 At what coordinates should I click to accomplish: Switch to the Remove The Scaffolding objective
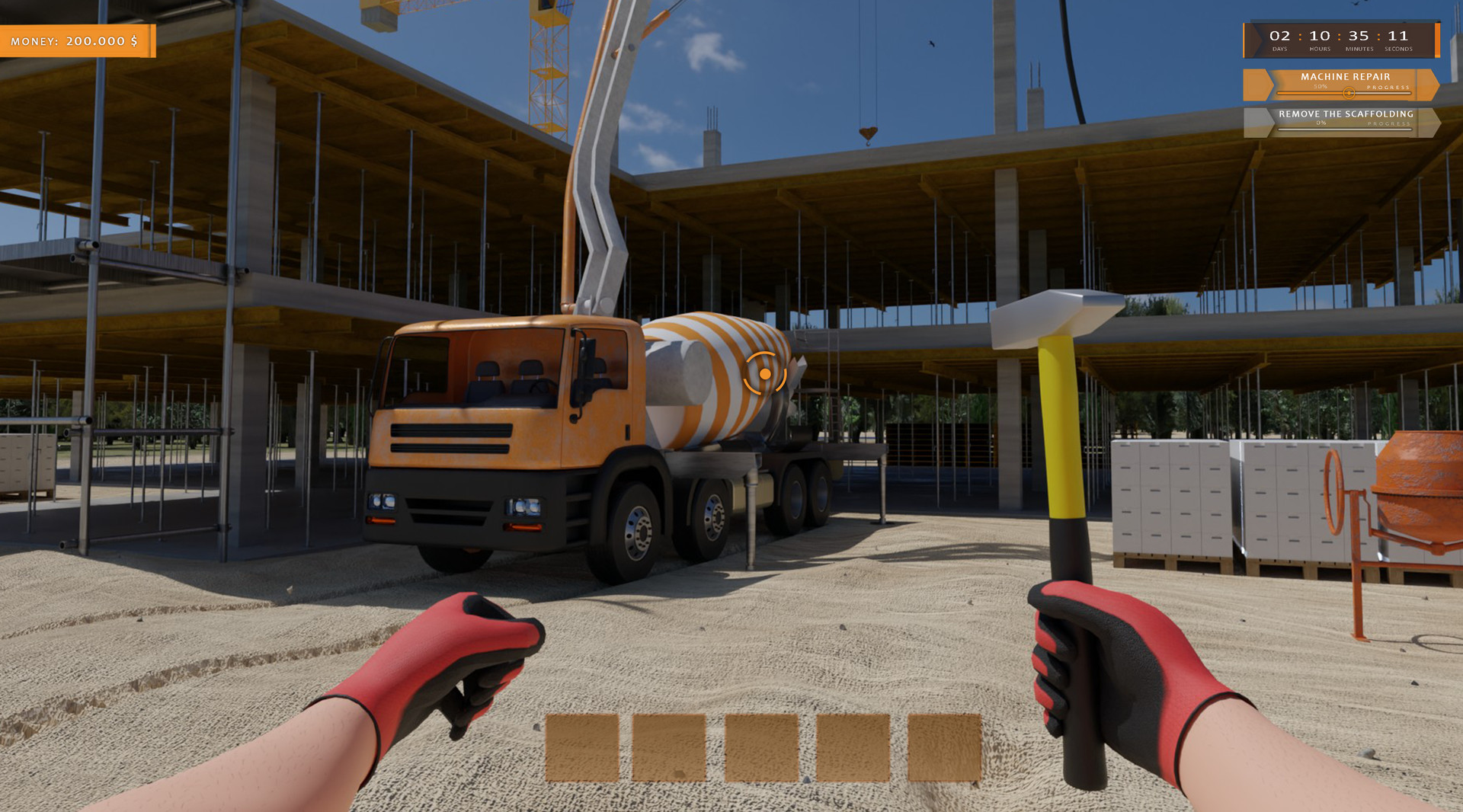pyautogui.click(x=1346, y=114)
